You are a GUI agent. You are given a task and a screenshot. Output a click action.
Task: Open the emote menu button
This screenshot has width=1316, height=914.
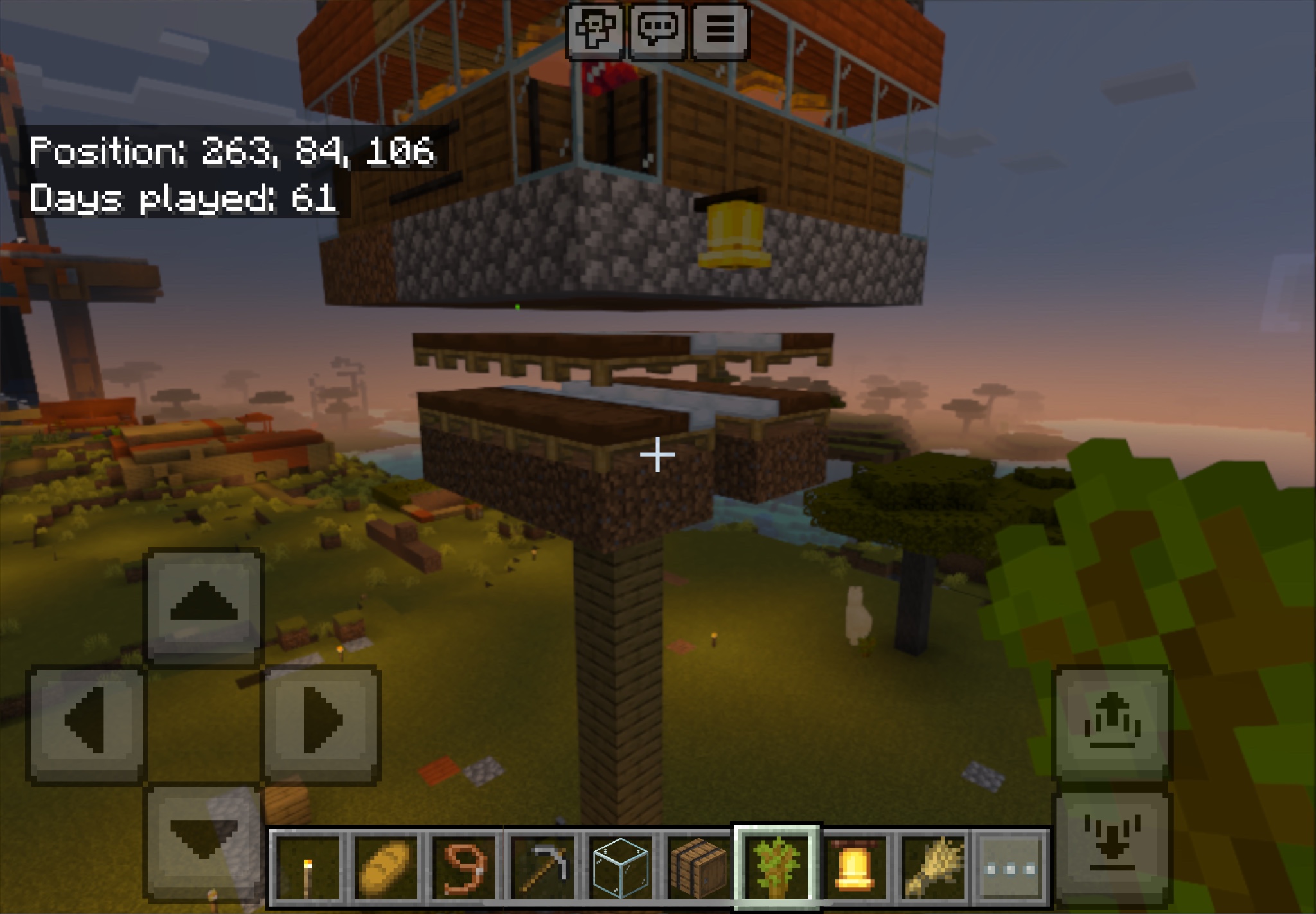pyautogui.click(x=594, y=30)
